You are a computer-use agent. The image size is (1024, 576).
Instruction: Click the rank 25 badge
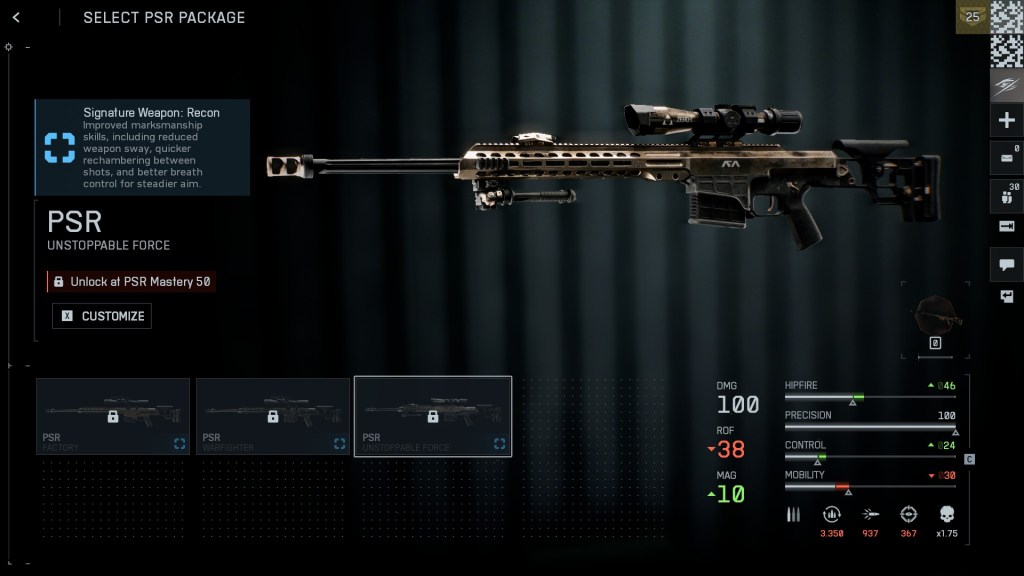click(x=971, y=17)
